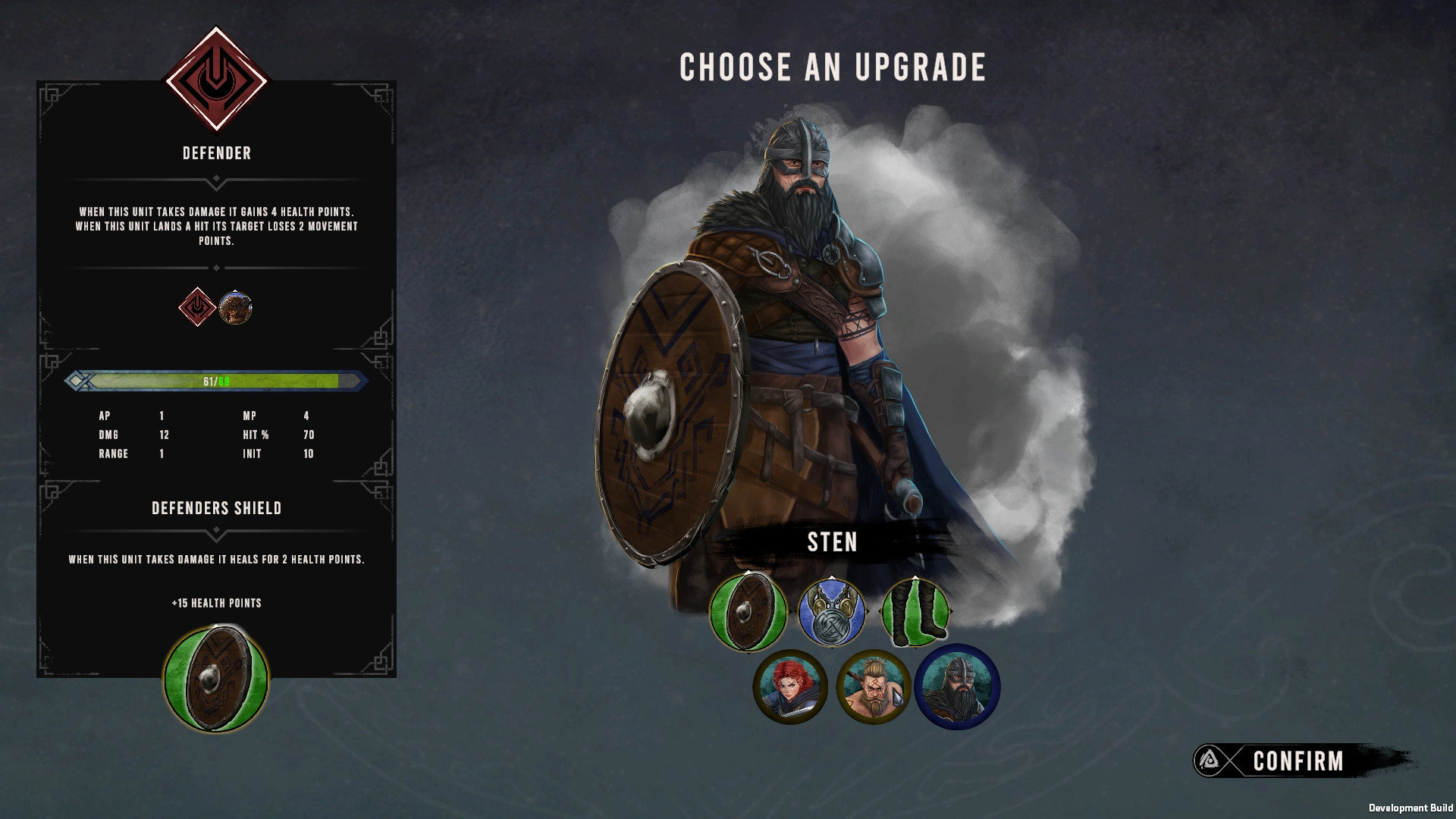The height and width of the screenshot is (819, 1456).
Task: Click the upward arrow above the village icon
Action: coord(235,292)
